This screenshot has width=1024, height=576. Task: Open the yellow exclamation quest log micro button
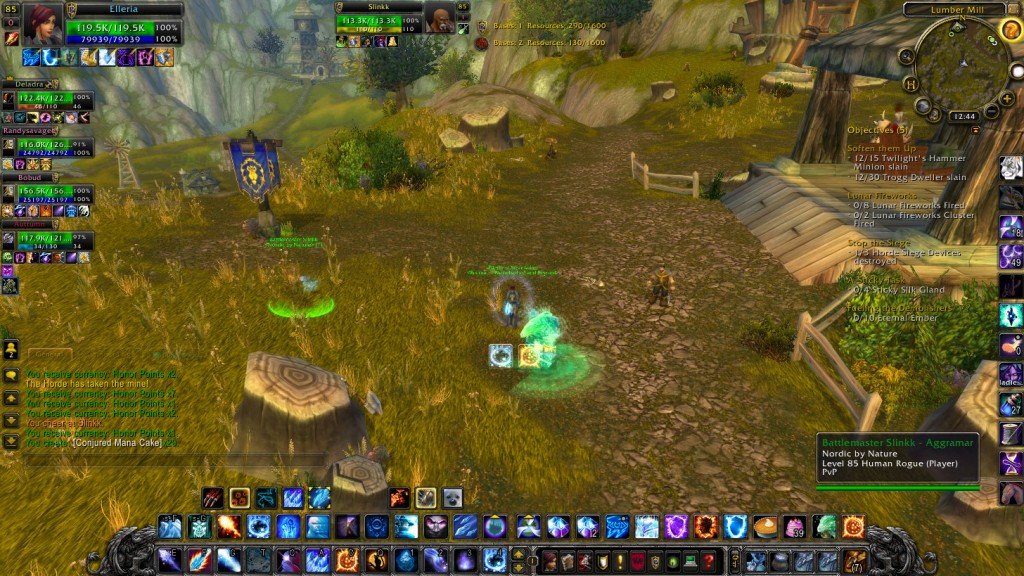(x=619, y=561)
